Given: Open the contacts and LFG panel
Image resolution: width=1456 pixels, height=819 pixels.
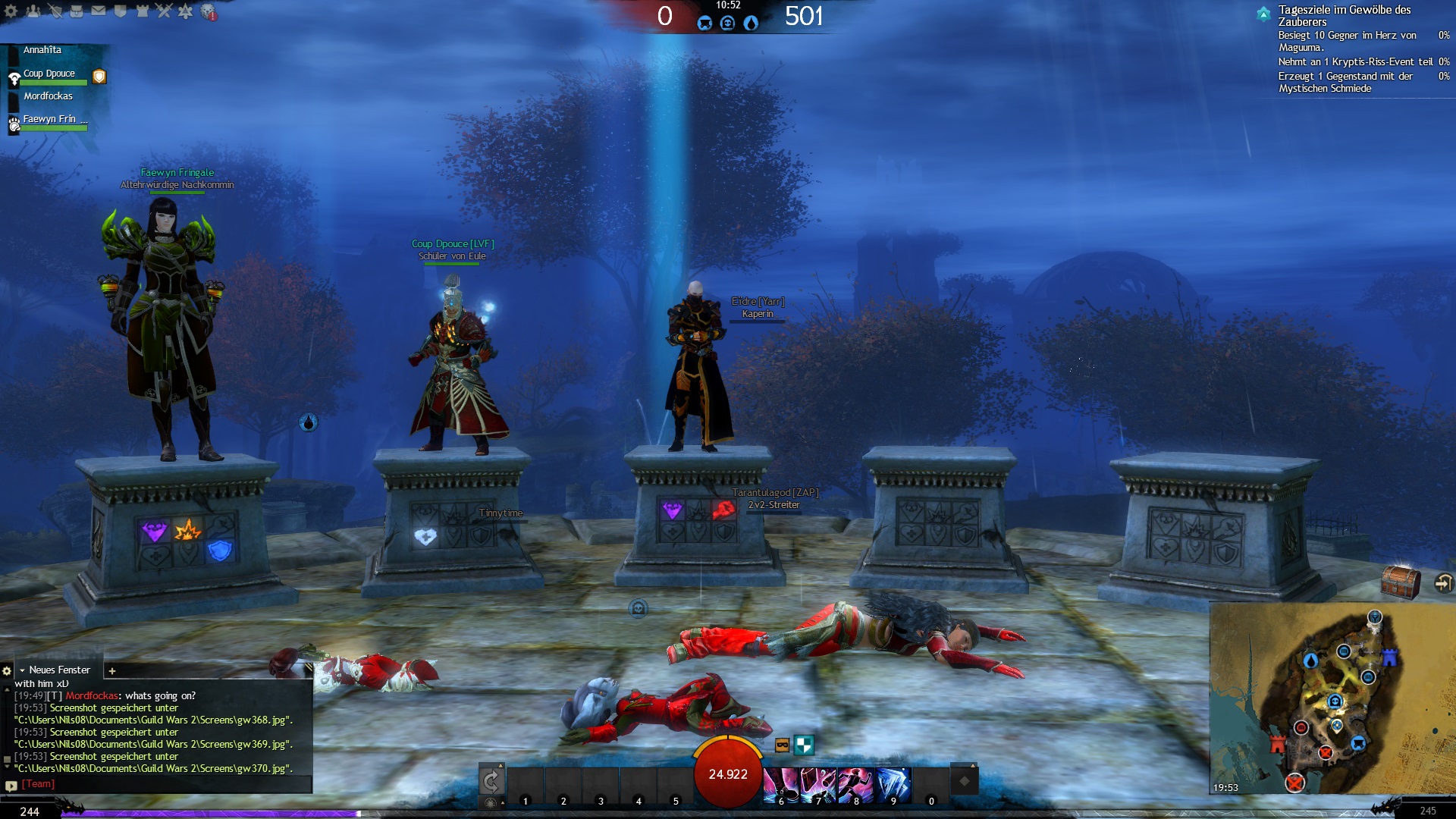Looking at the screenshot, I should [x=33, y=11].
